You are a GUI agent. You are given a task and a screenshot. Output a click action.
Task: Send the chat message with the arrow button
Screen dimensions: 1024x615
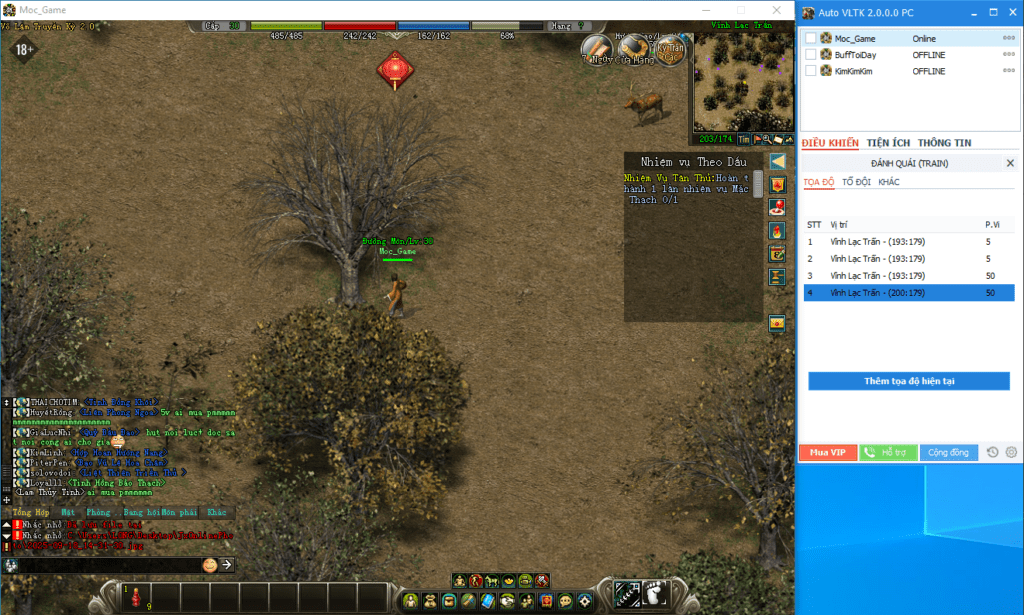[x=227, y=565]
